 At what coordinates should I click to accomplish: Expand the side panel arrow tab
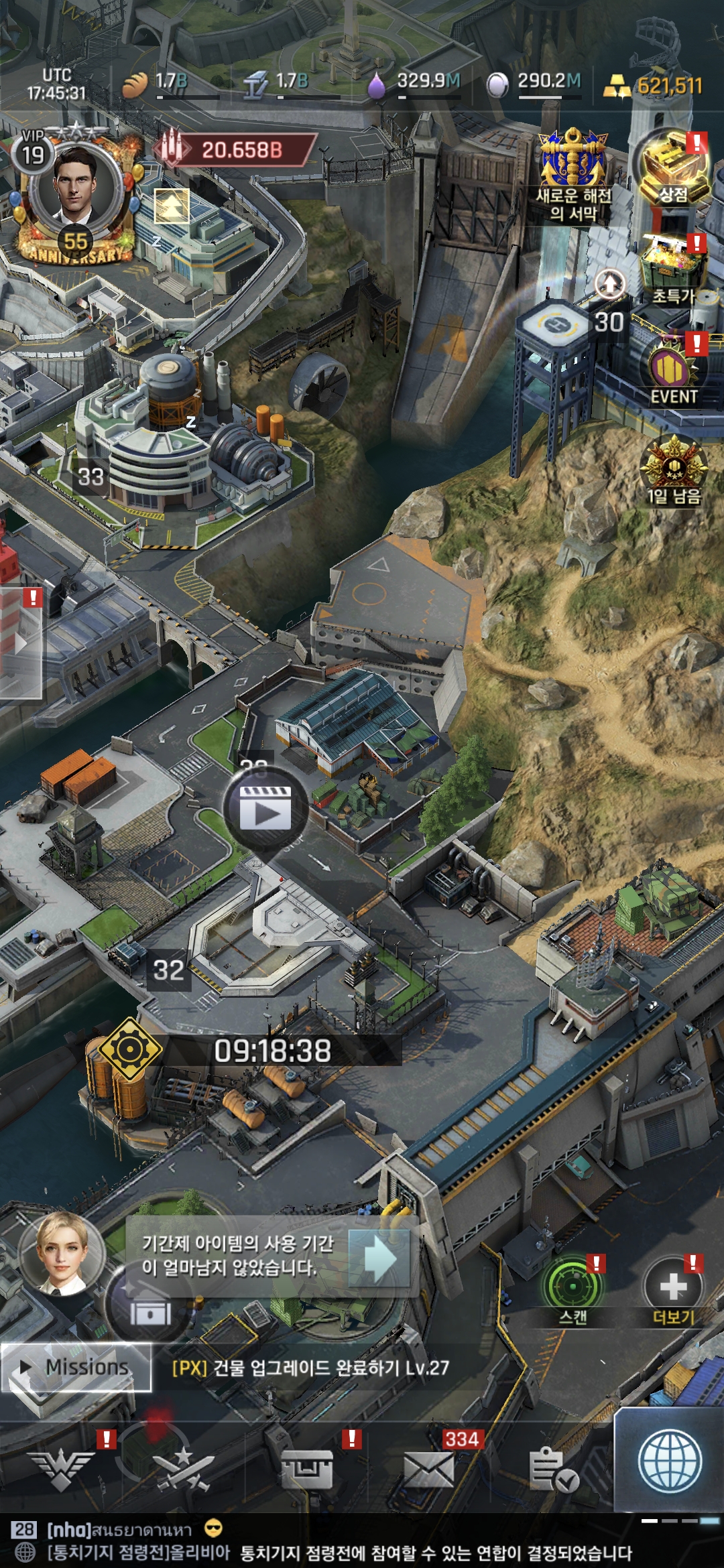(21, 643)
